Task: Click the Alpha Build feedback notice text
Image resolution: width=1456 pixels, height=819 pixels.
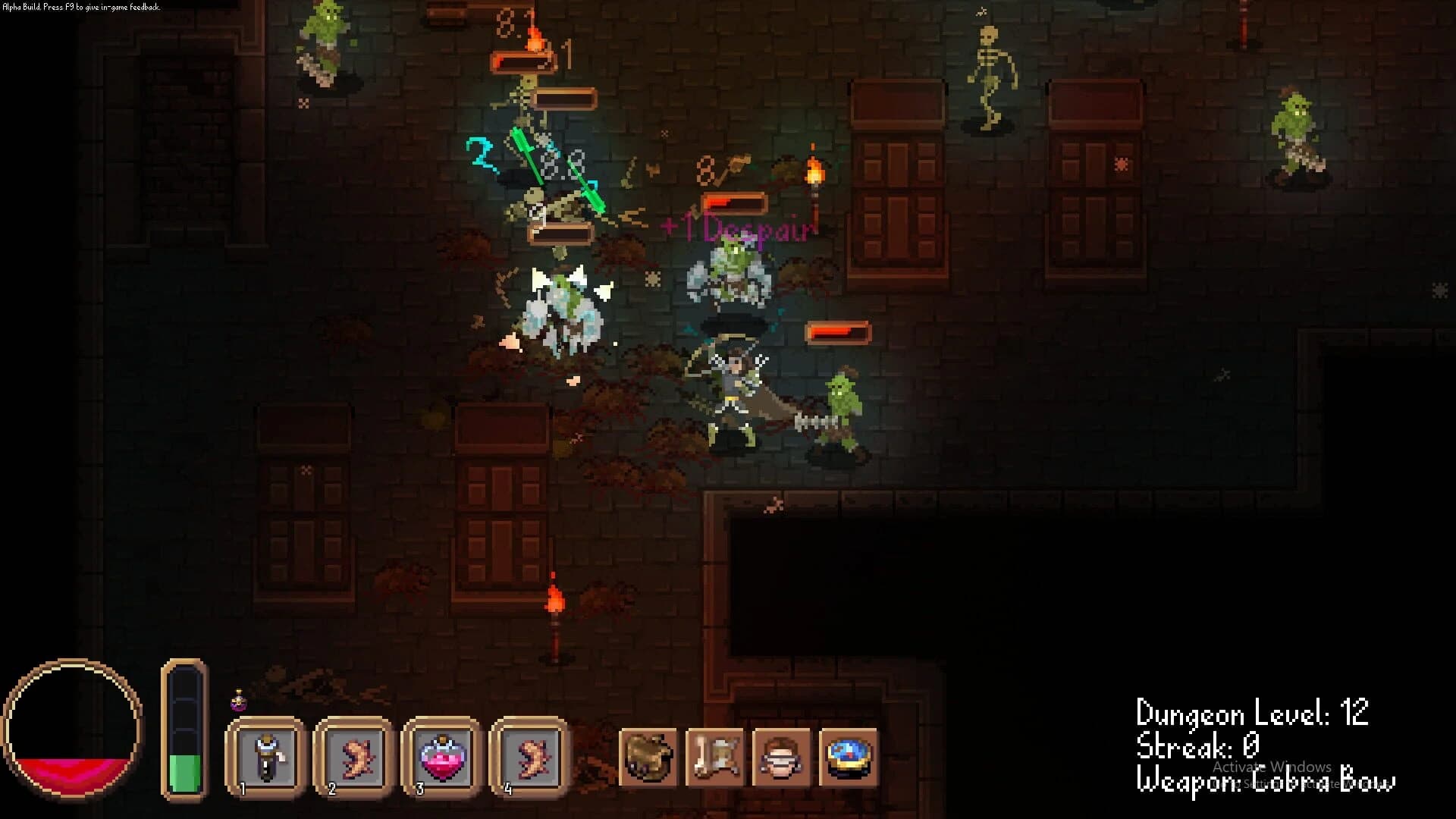Action: pos(80,6)
